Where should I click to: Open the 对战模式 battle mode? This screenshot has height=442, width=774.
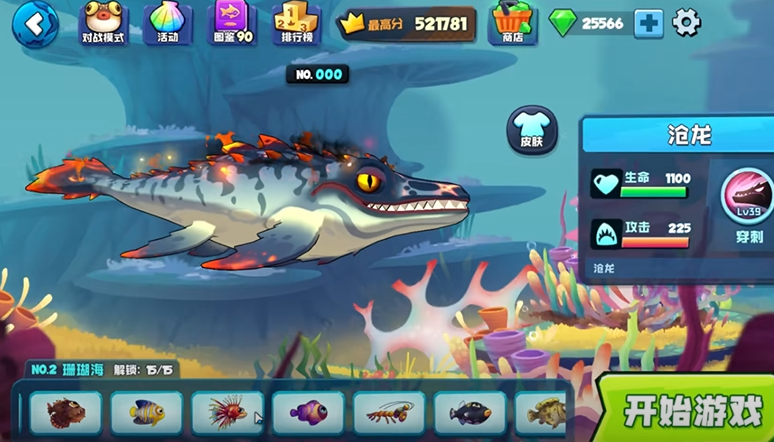(x=103, y=22)
